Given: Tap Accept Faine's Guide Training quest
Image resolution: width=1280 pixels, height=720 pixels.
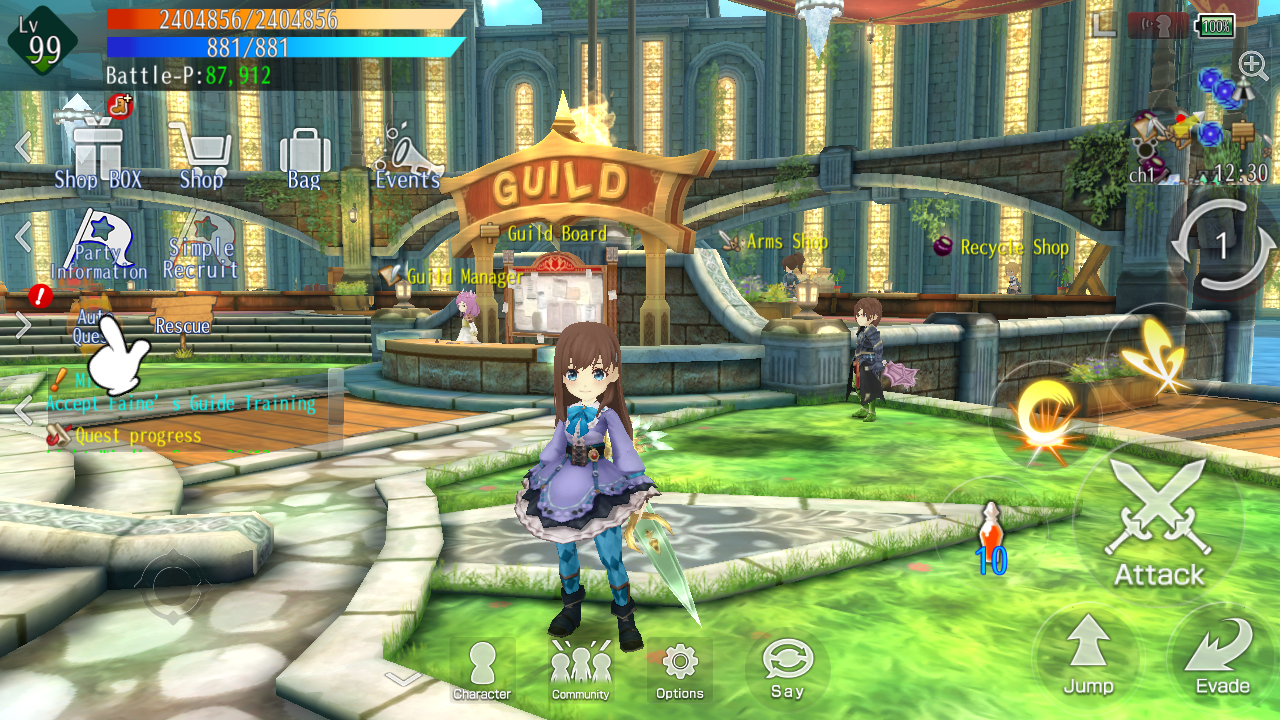Looking at the screenshot, I should point(178,403).
